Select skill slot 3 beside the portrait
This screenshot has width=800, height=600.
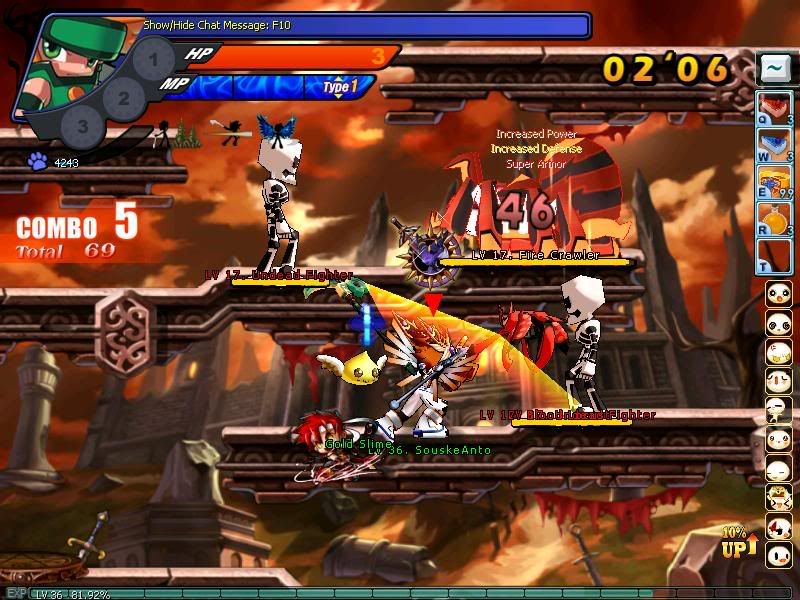pyautogui.click(x=83, y=127)
